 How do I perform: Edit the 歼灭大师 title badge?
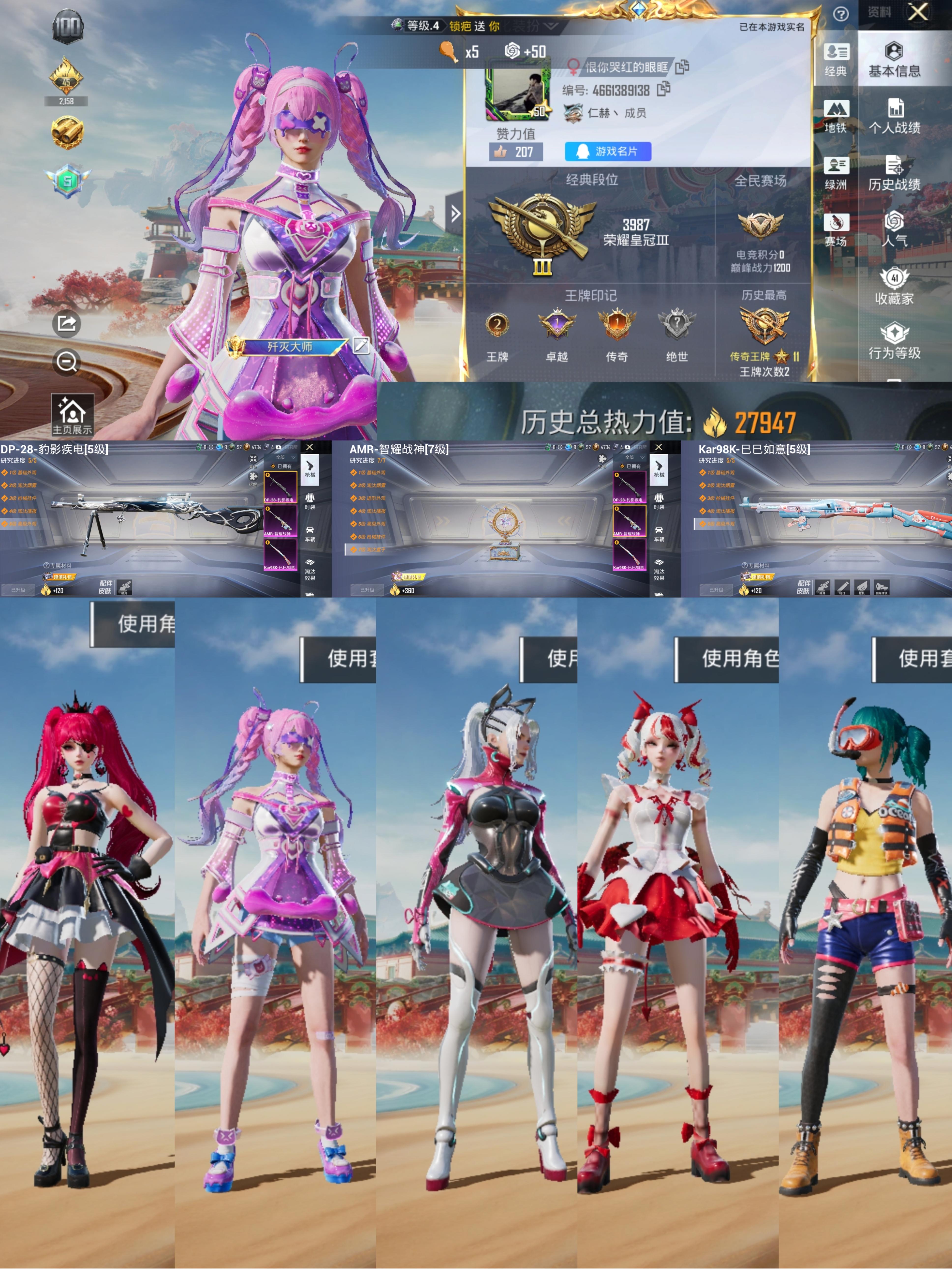[x=361, y=345]
